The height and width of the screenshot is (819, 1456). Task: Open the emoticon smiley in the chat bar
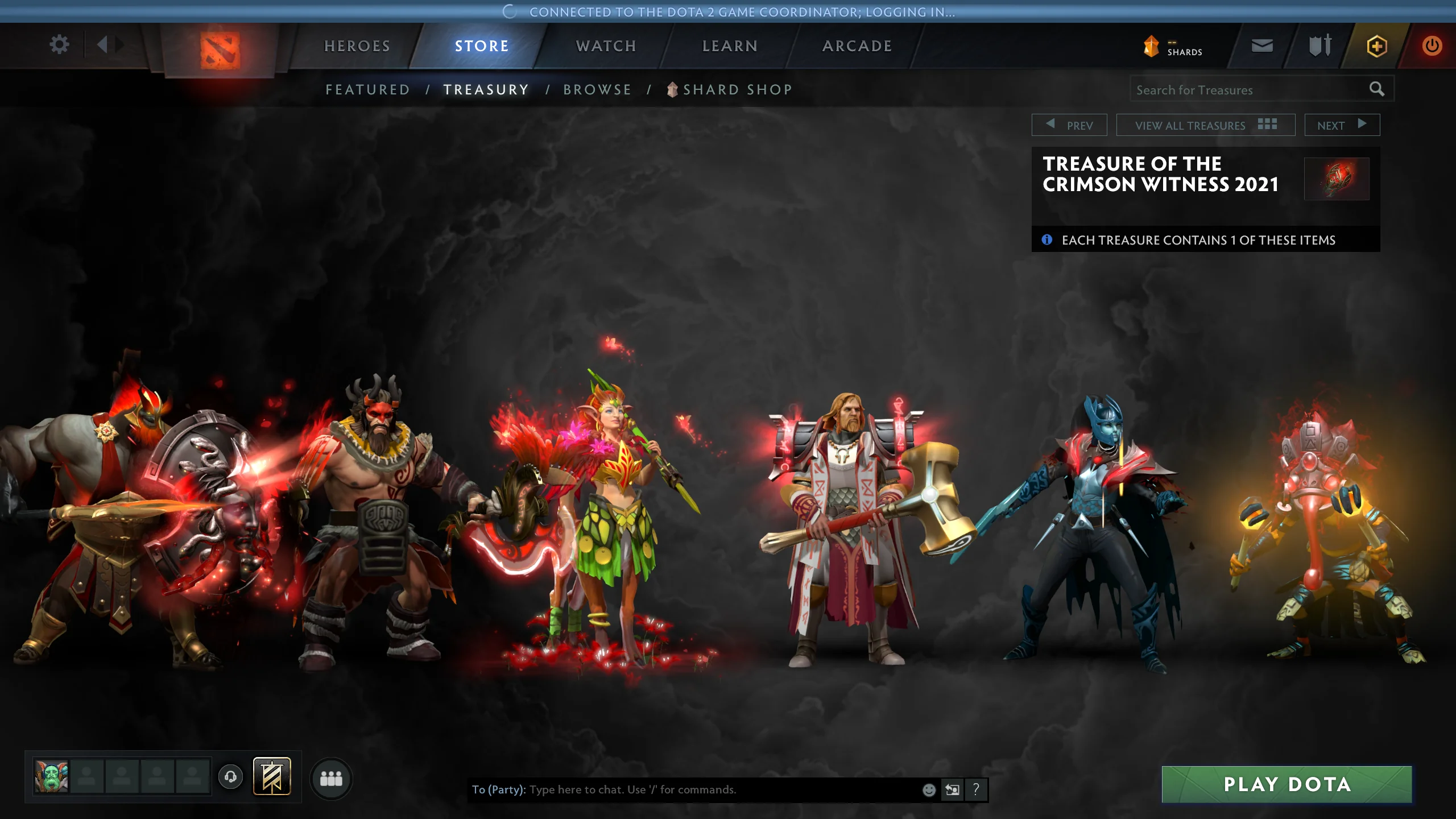[x=929, y=789]
